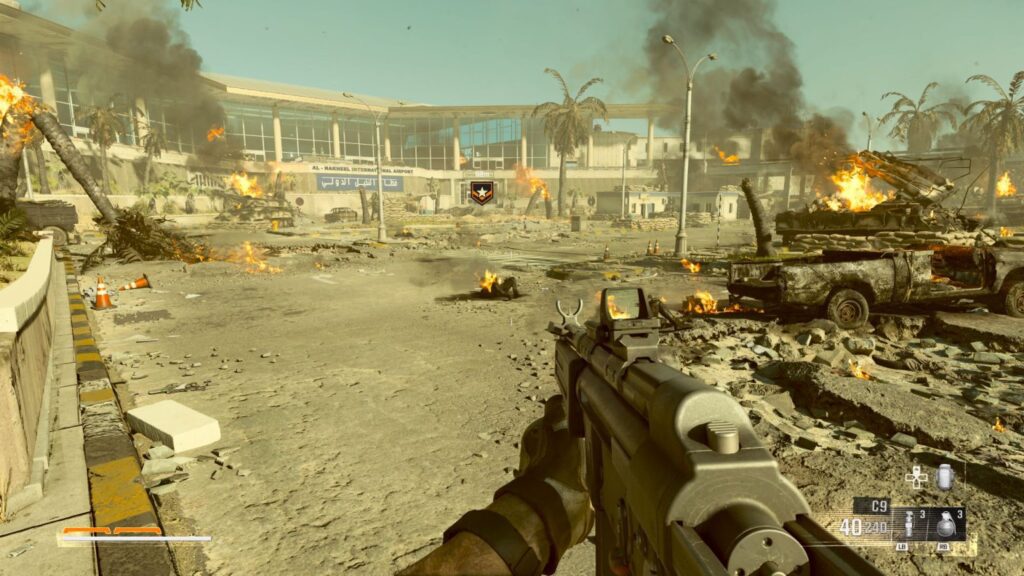
Task: Select the C9 weapon name label
Action: click(x=880, y=505)
